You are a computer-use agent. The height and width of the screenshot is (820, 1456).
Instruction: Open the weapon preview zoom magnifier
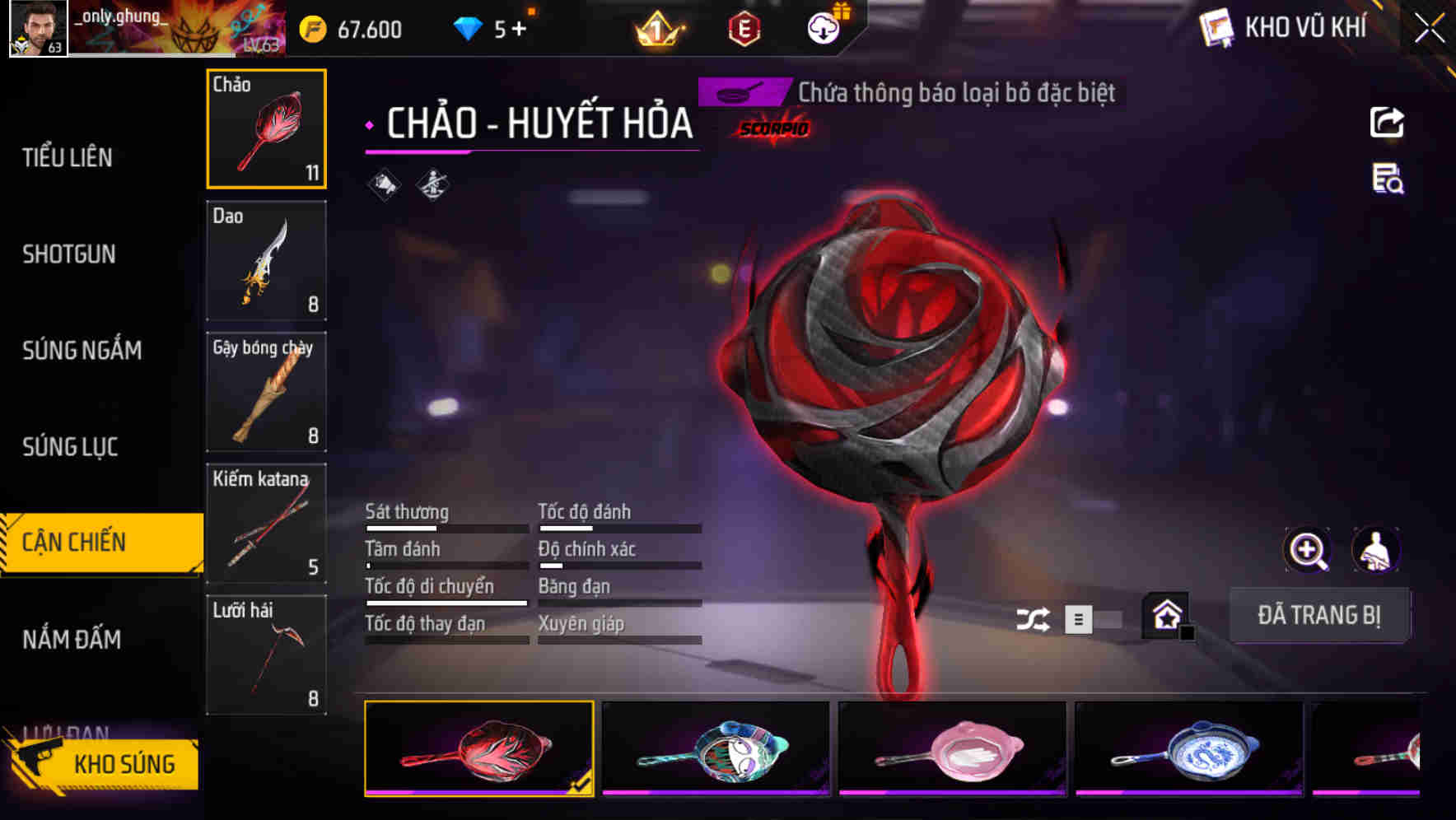pyautogui.click(x=1308, y=550)
